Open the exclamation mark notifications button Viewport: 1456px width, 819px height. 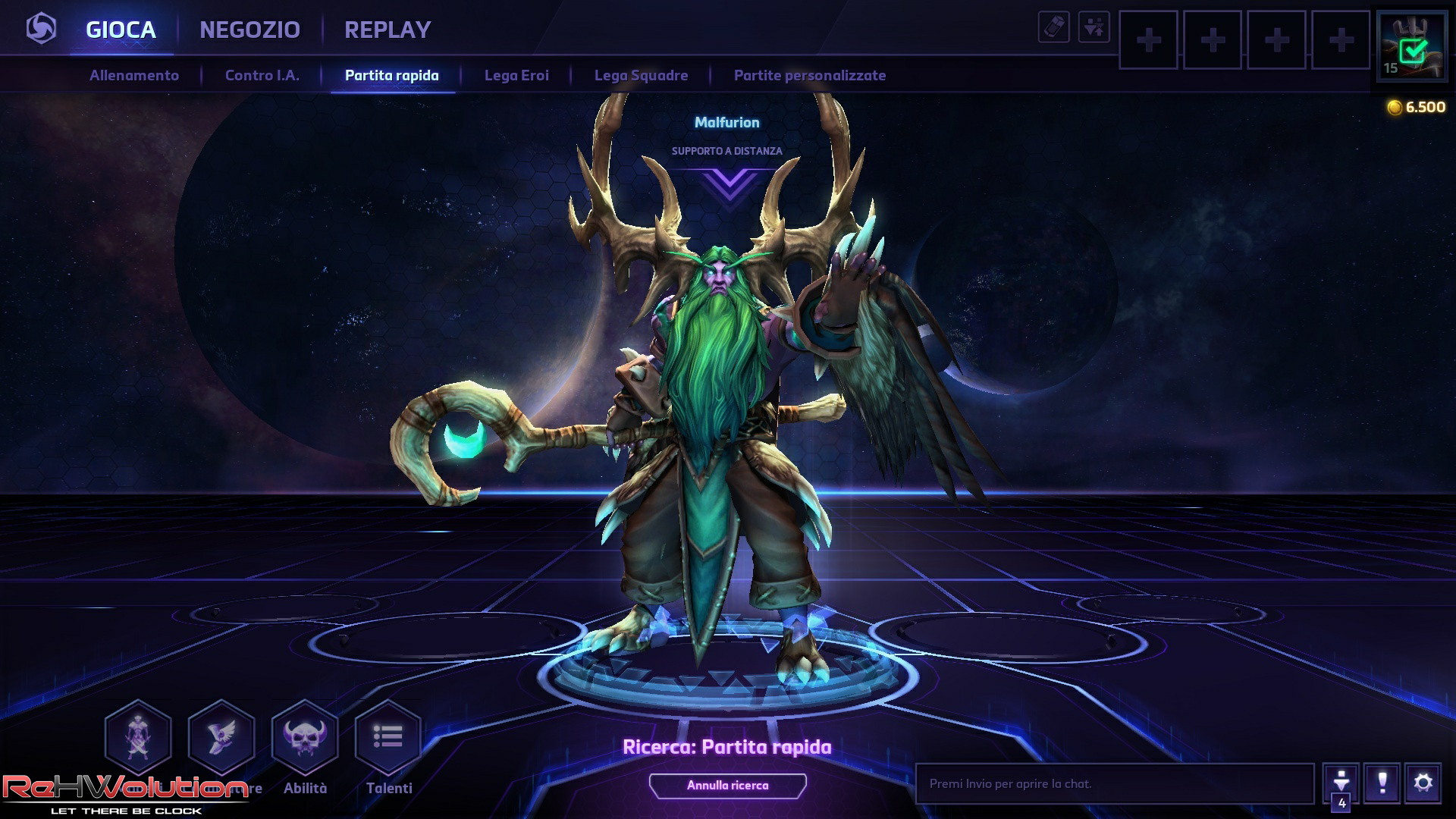(1382, 783)
